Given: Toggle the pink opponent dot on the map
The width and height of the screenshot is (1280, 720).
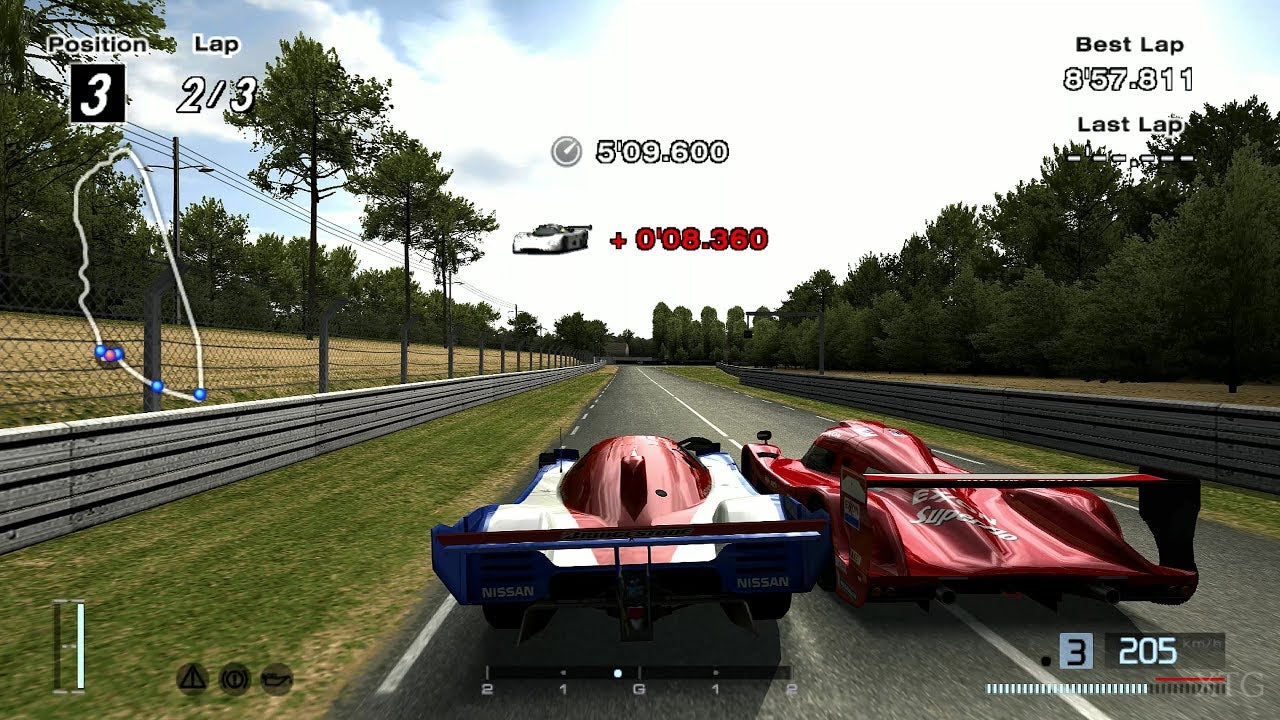Looking at the screenshot, I should (x=110, y=355).
